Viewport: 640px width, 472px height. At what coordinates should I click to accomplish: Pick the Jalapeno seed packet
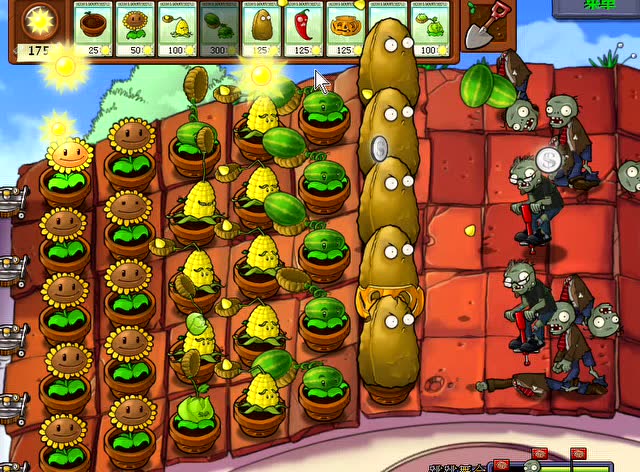pyautogui.click(x=304, y=26)
